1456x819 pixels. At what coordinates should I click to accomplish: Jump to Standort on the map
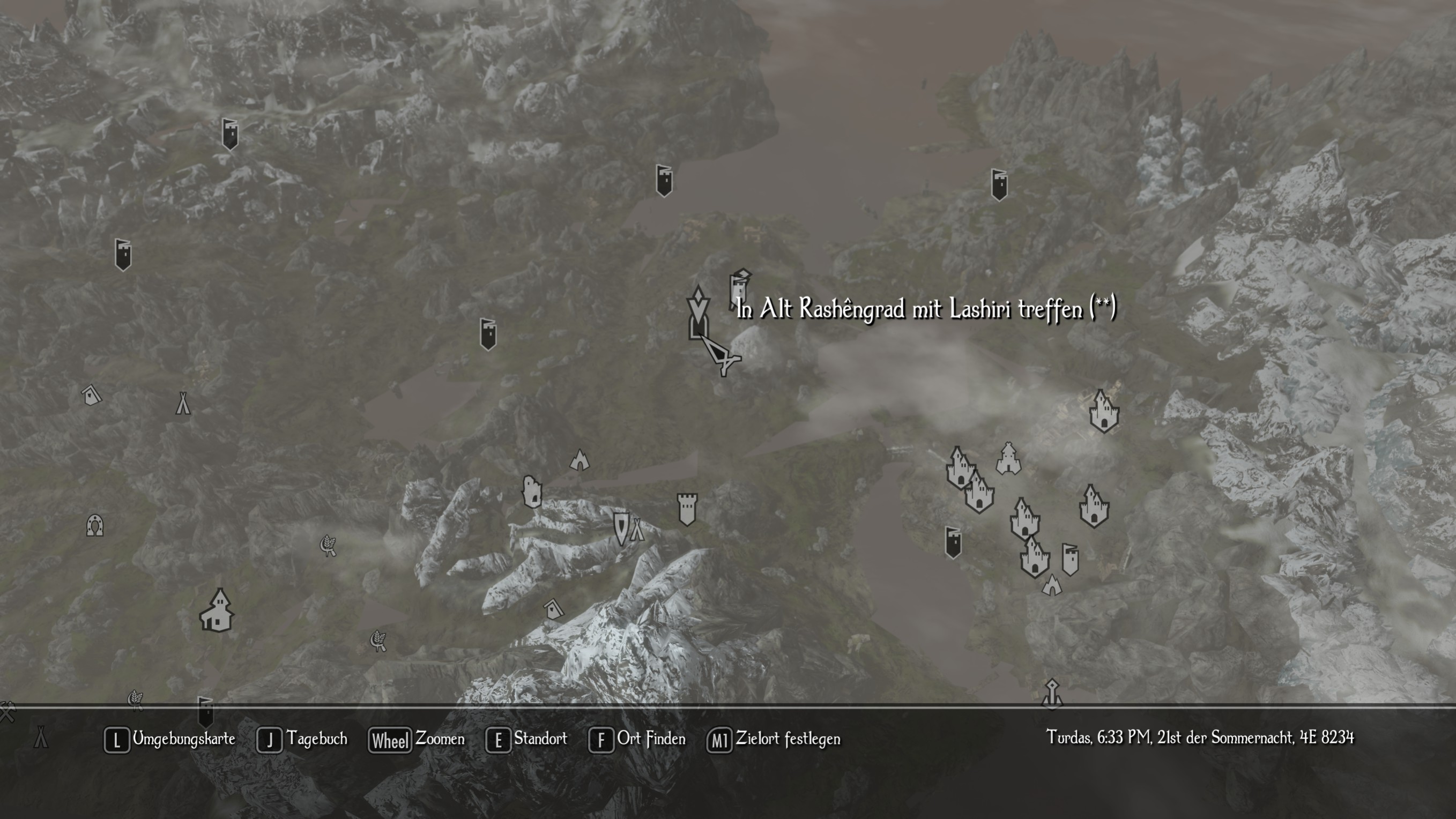527,739
